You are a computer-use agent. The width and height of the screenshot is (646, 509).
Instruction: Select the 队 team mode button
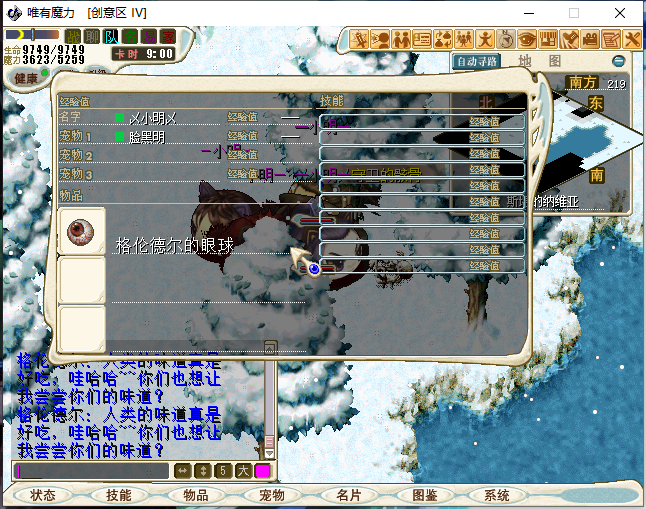(x=110, y=36)
